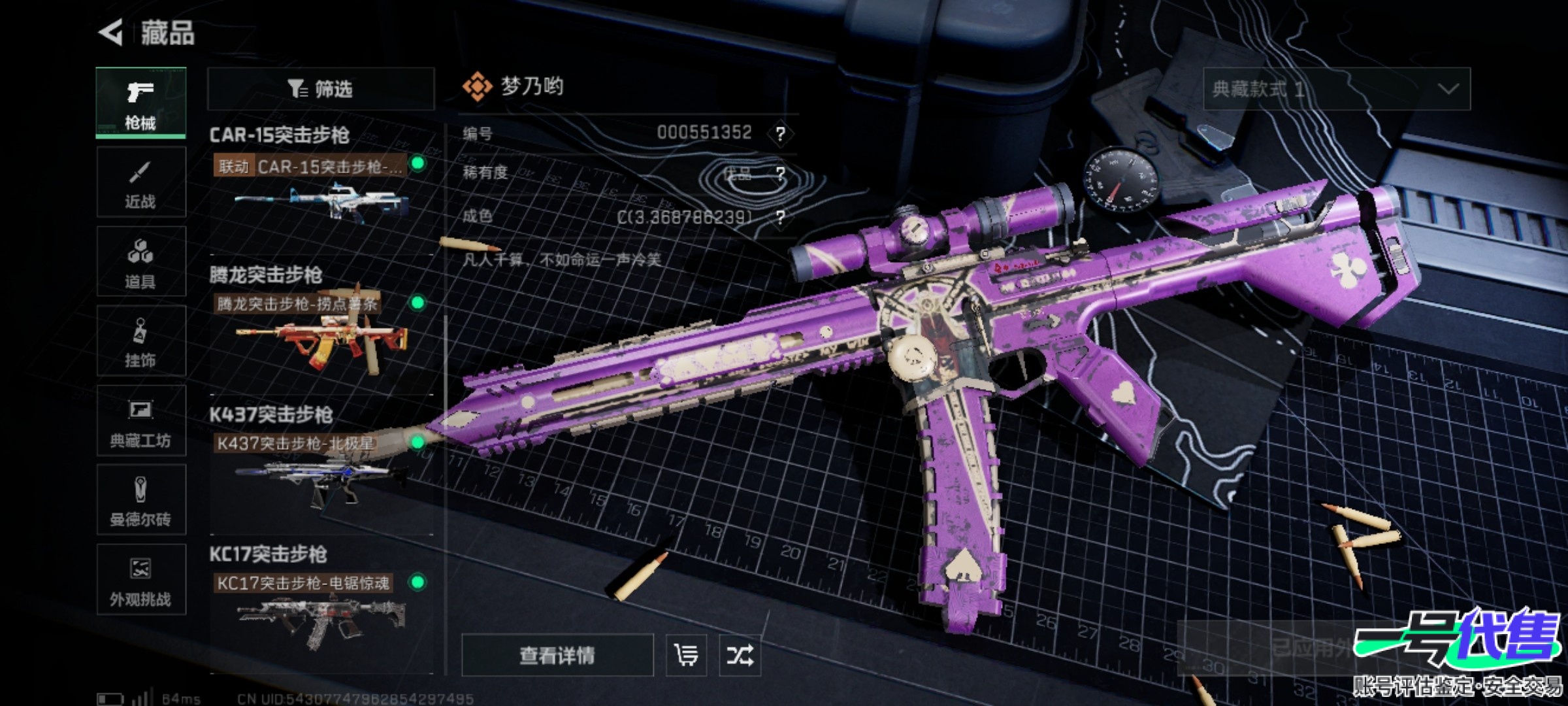This screenshot has height=706, width=1568.
Task: Go back using the arrow beside 藏品
Action: [111, 32]
